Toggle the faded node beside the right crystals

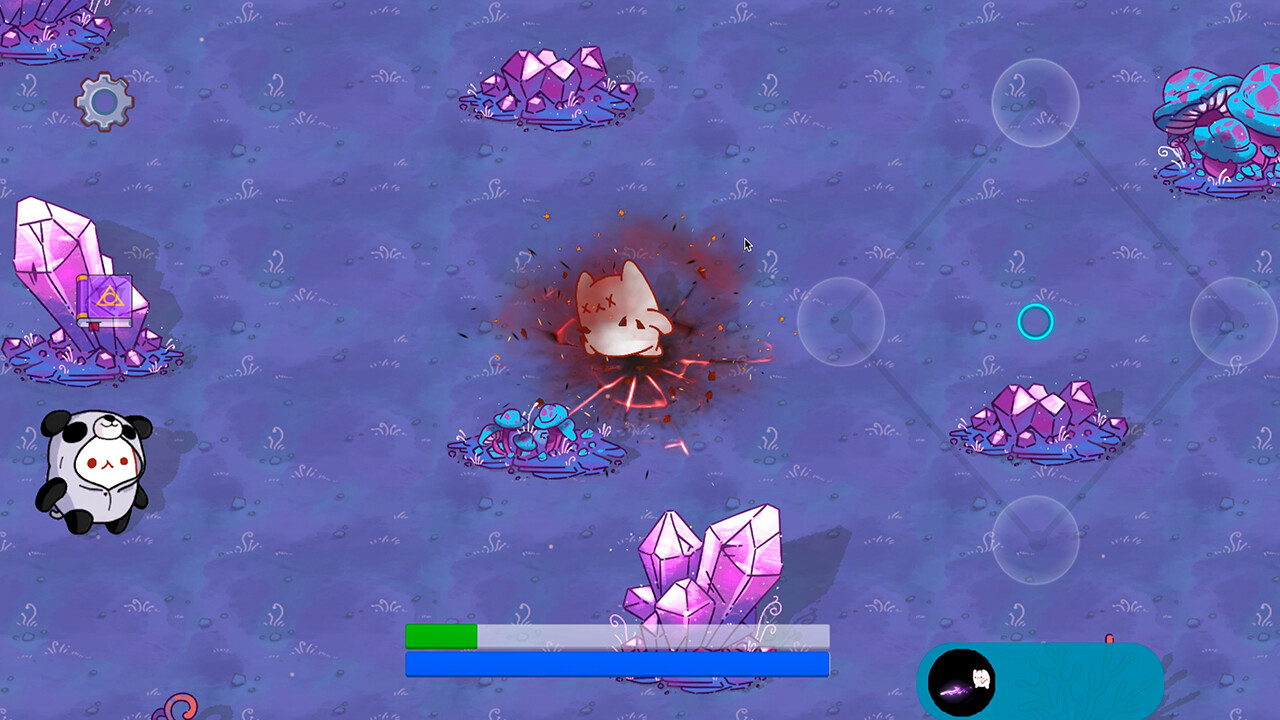840,323
